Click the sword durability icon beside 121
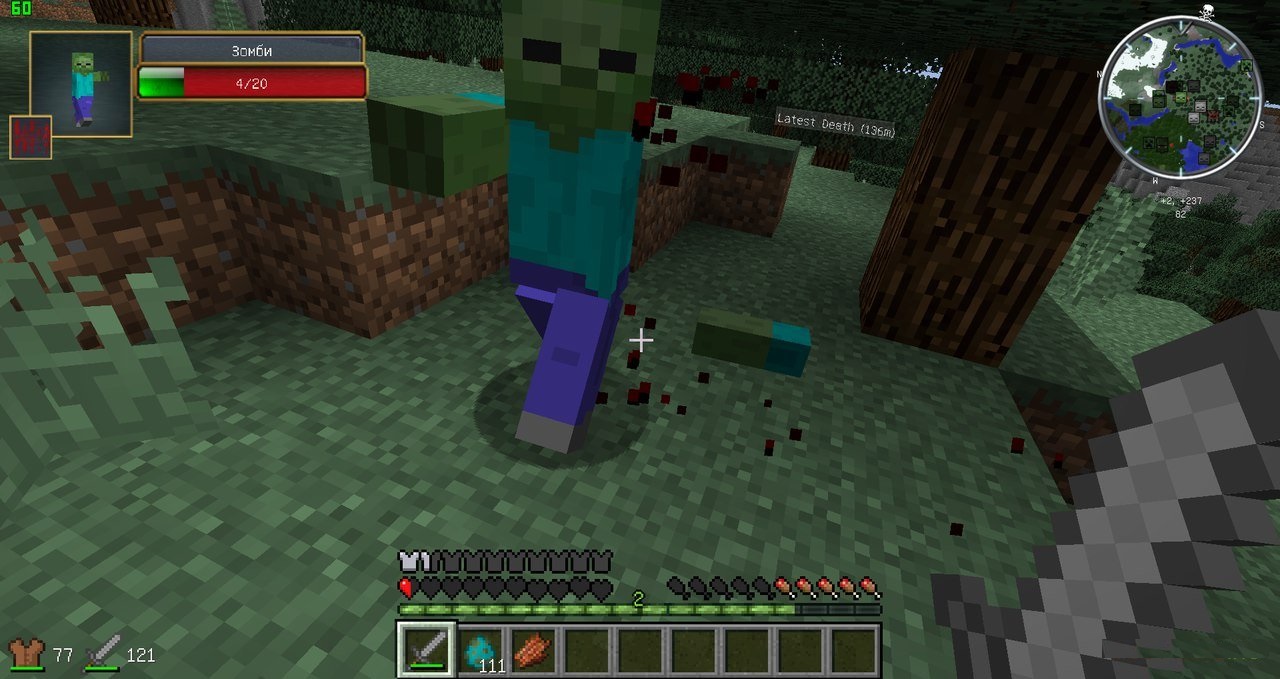Image resolution: width=1280 pixels, height=679 pixels. [102, 655]
